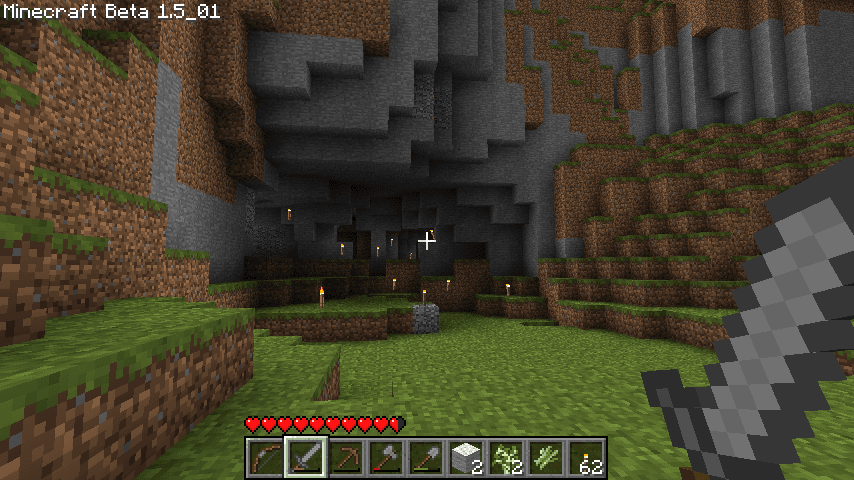The image size is (854, 480).
Task: Switch to the stone axe
Action: click(x=385, y=458)
